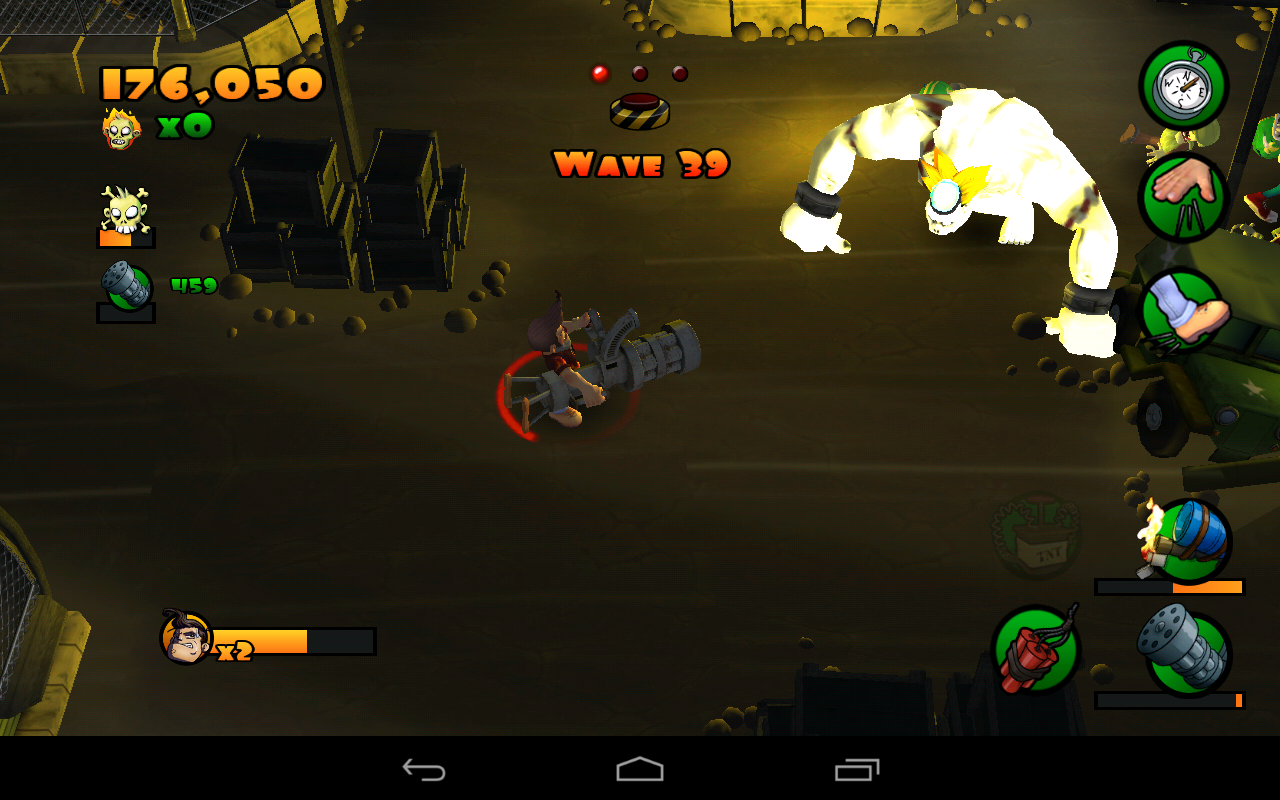Use the hand slam attack
The height and width of the screenshot is (800, 1280).
(x=1183, y=197)
